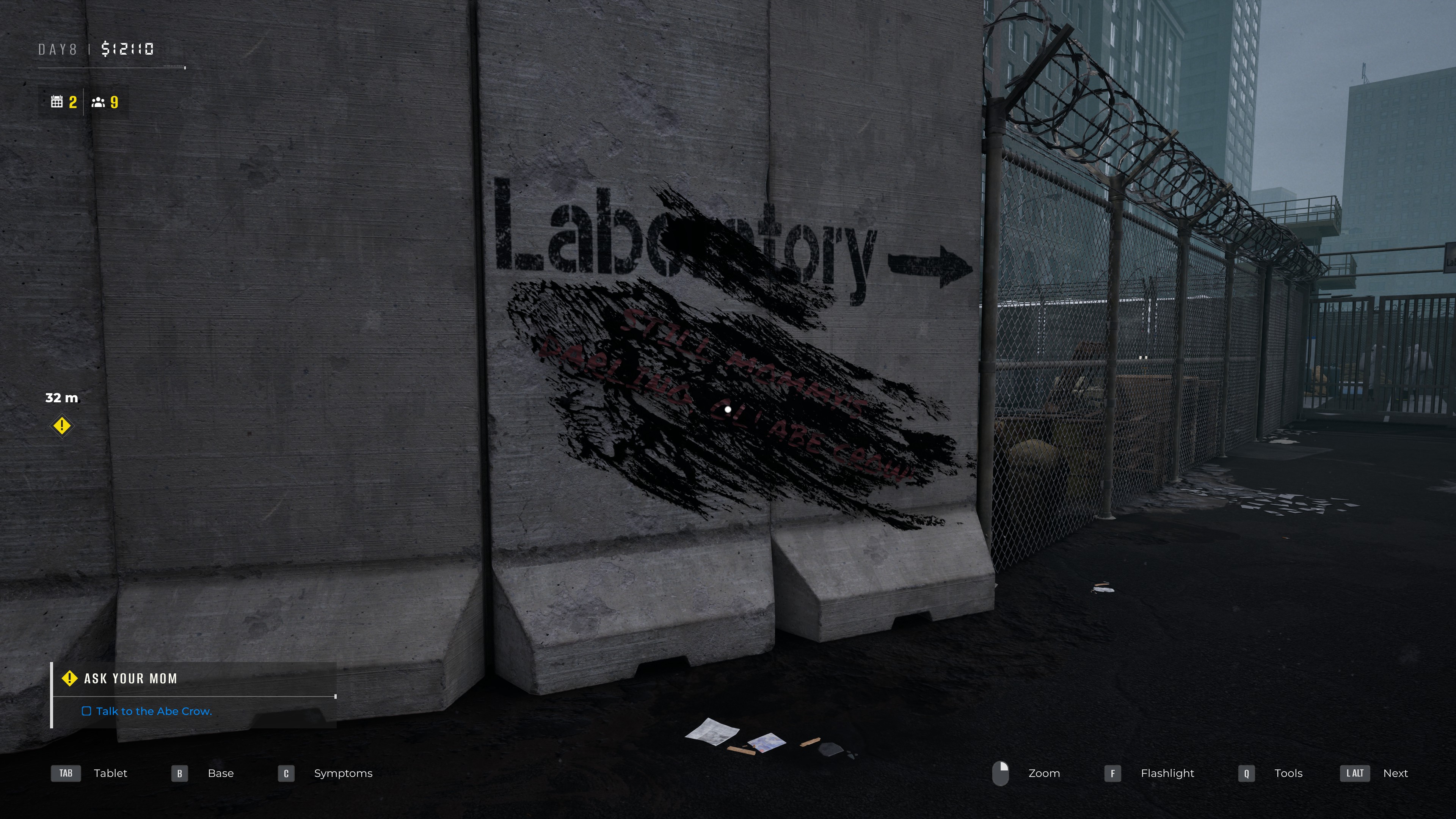Screen dimensions: 1456x819
Task: Switch to the Symptoms label
Action: [x=343, y=773]
